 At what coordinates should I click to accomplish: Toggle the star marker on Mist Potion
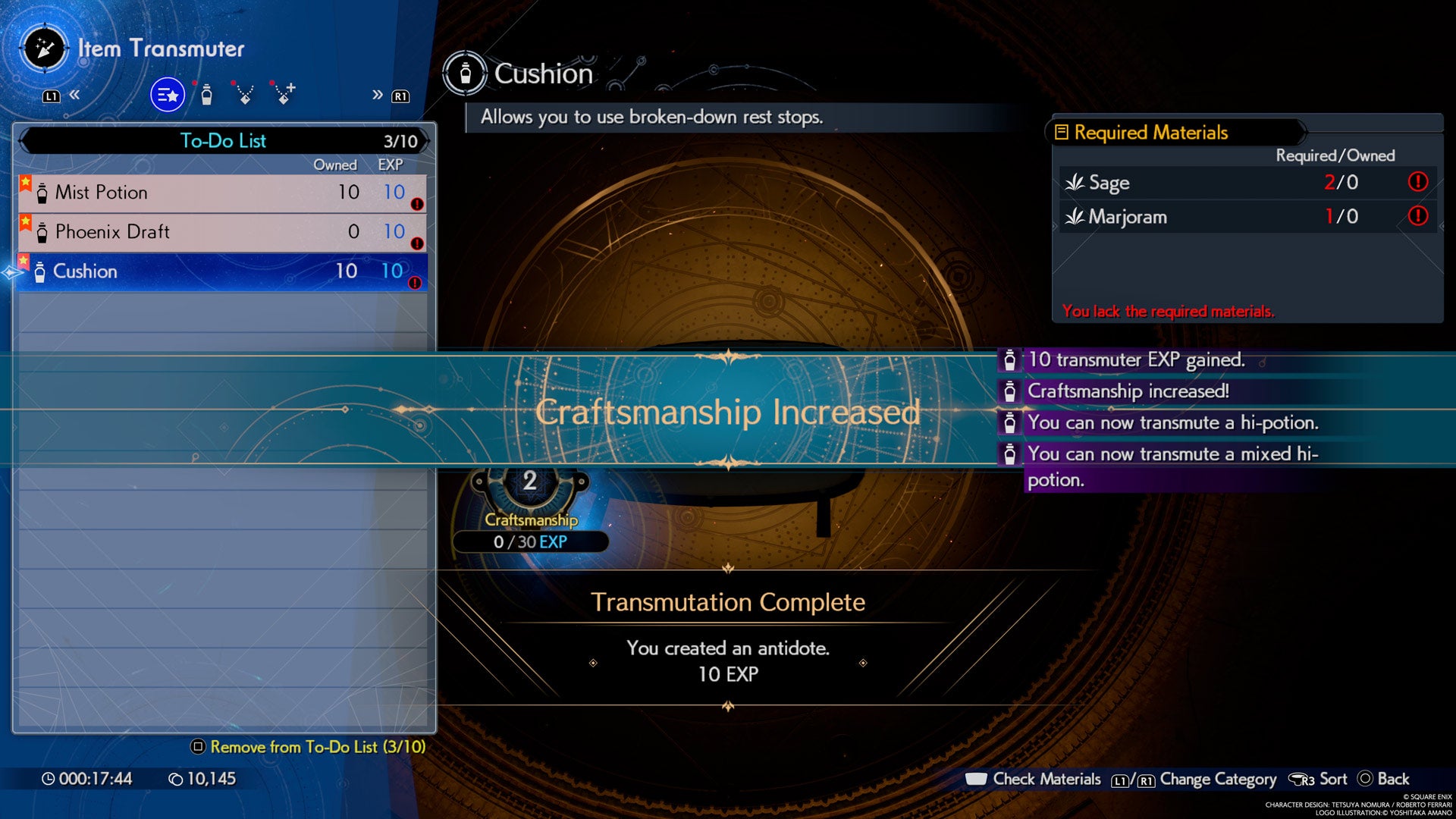(x=24, y=182)
